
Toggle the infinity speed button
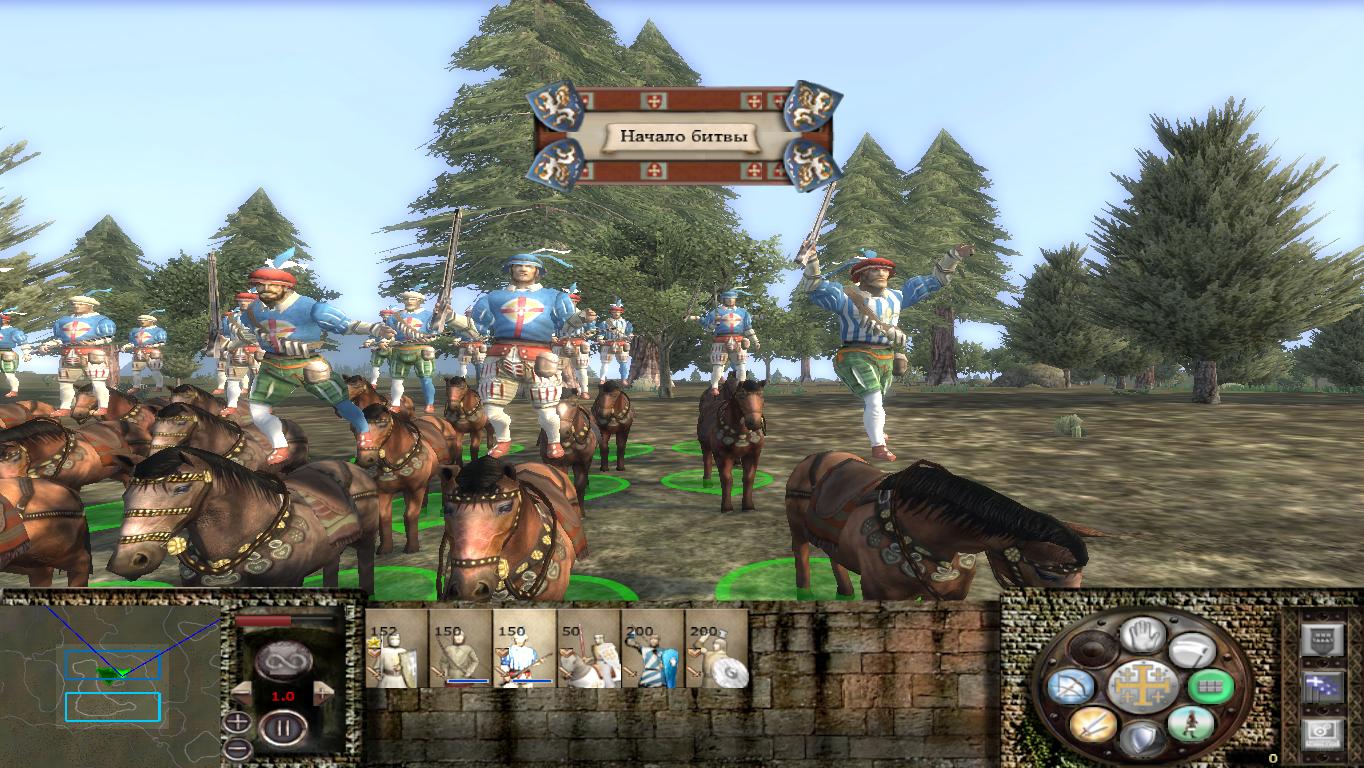(x=281, y=660)
